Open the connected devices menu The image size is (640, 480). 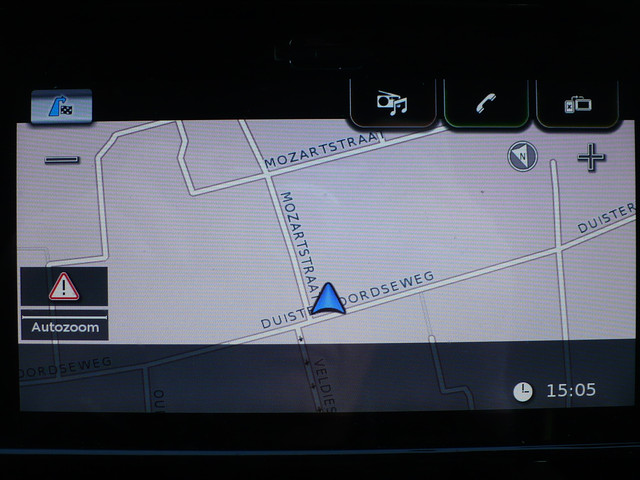(579, 103)
